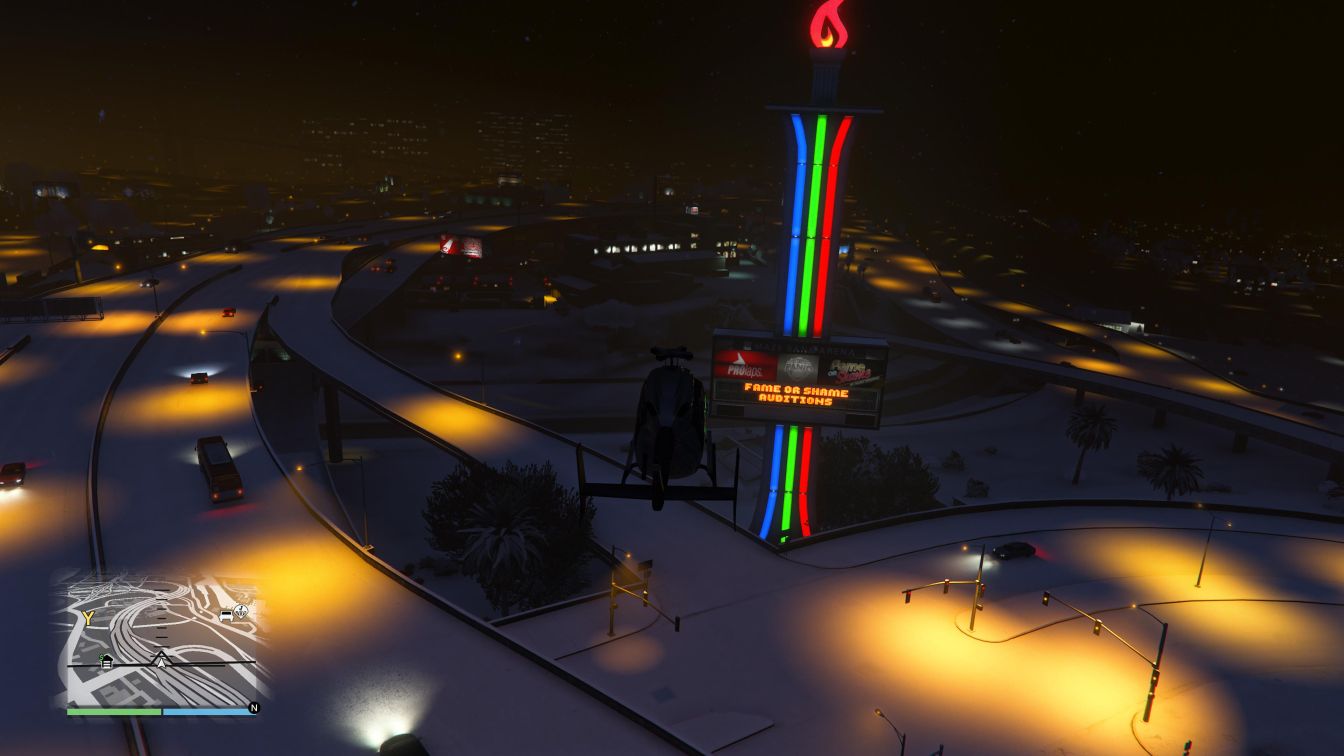Image resolution: width=1344 pixels, height=756 pixels.
Task: Select the yellow Y marker on the minimap
Action: pos(88,618)
